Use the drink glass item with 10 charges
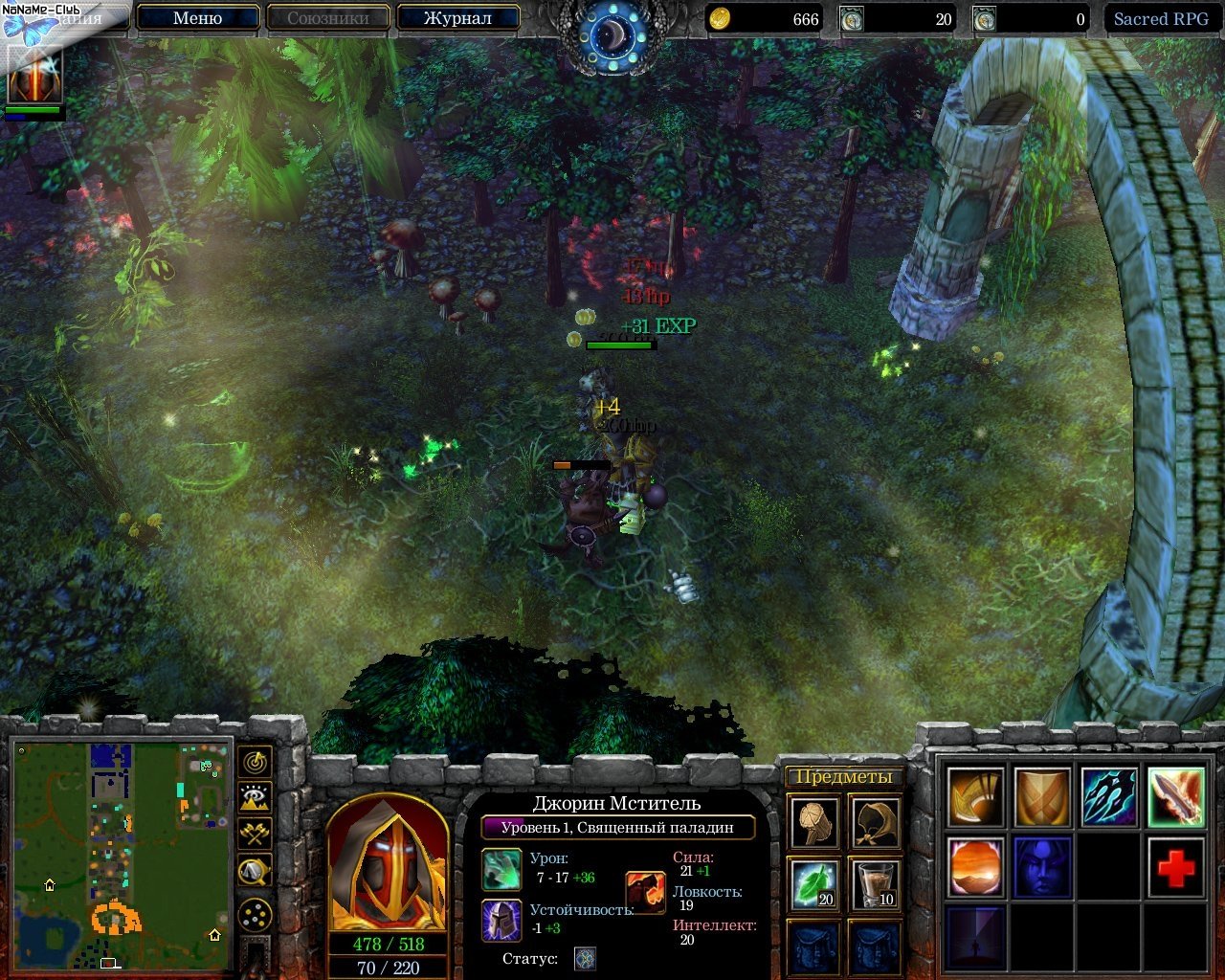Viewport: 1225px width, 980px height. click(875, 882)
